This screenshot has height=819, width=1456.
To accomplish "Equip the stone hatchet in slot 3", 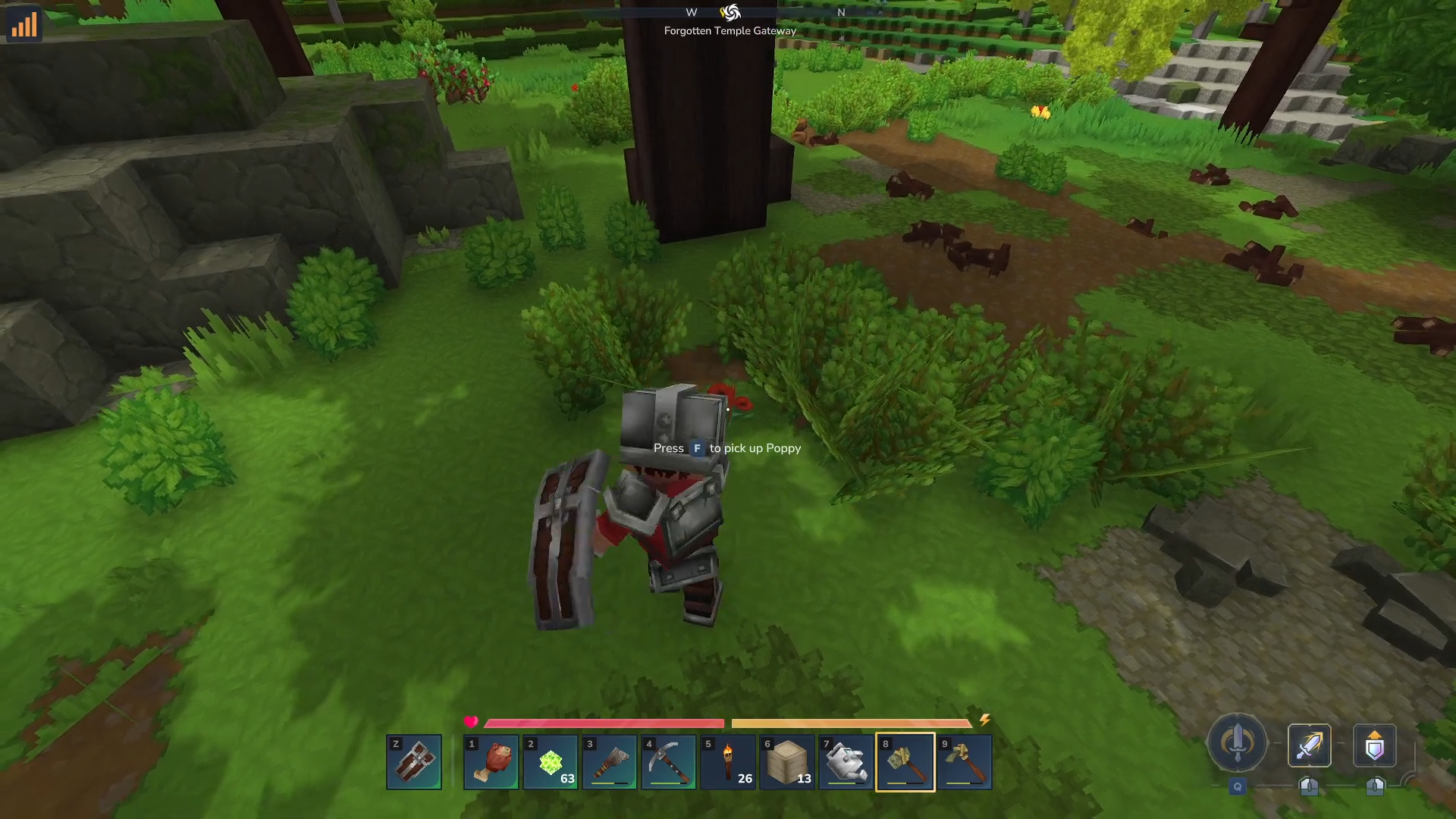I will point(610,761).
